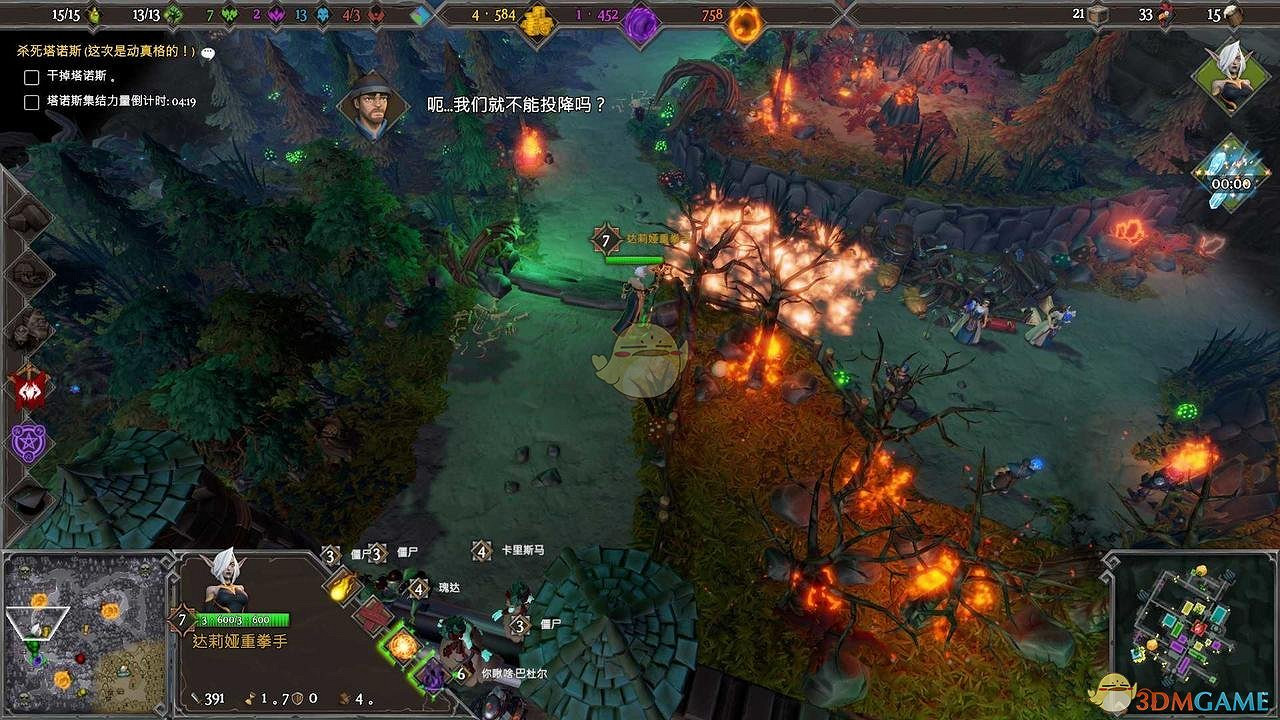
Task: Open the countdown crystal timer panel
Action: 1232,175
